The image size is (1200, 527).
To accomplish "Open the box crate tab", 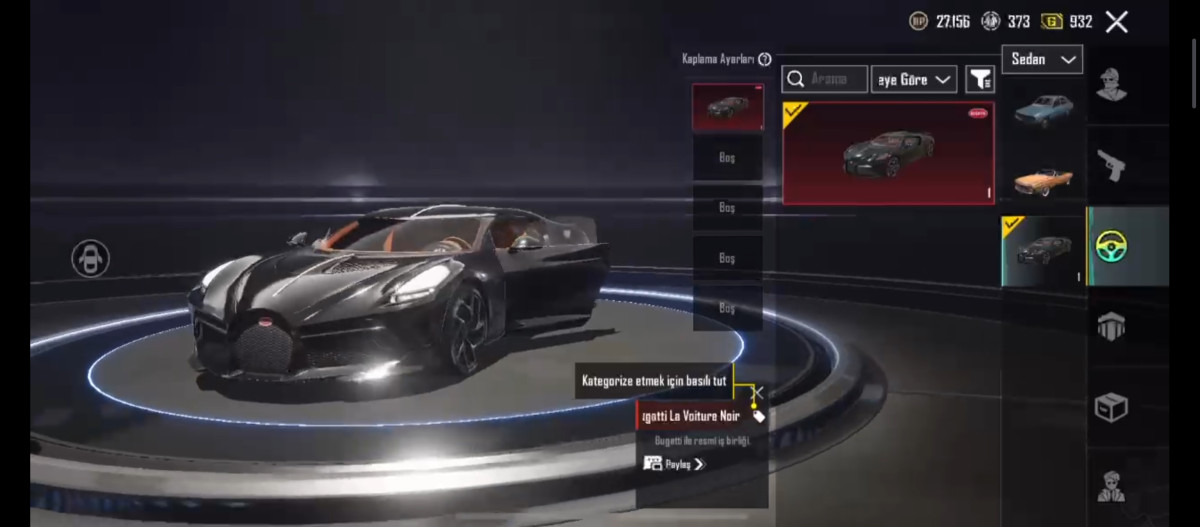I will [x=1111, y=407].
